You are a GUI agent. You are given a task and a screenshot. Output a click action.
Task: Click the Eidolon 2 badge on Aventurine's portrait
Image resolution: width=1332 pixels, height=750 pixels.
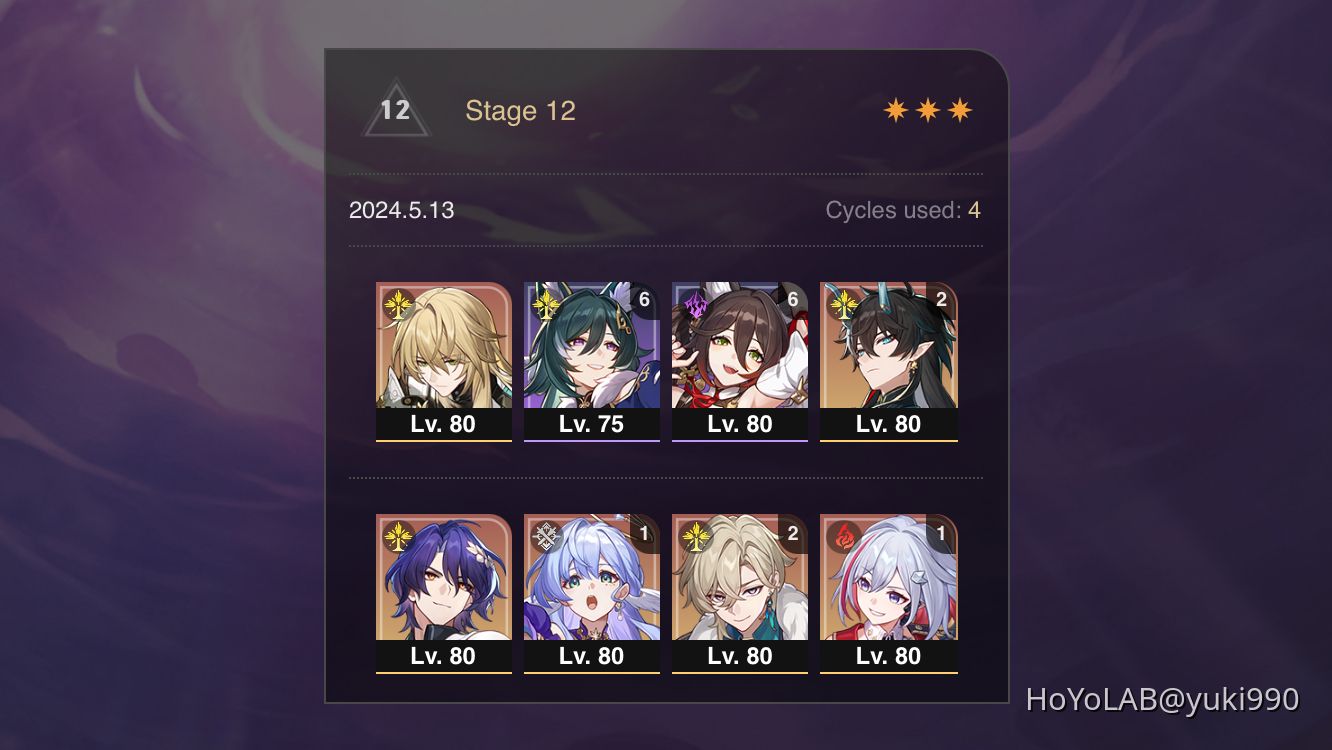point(791,531)
